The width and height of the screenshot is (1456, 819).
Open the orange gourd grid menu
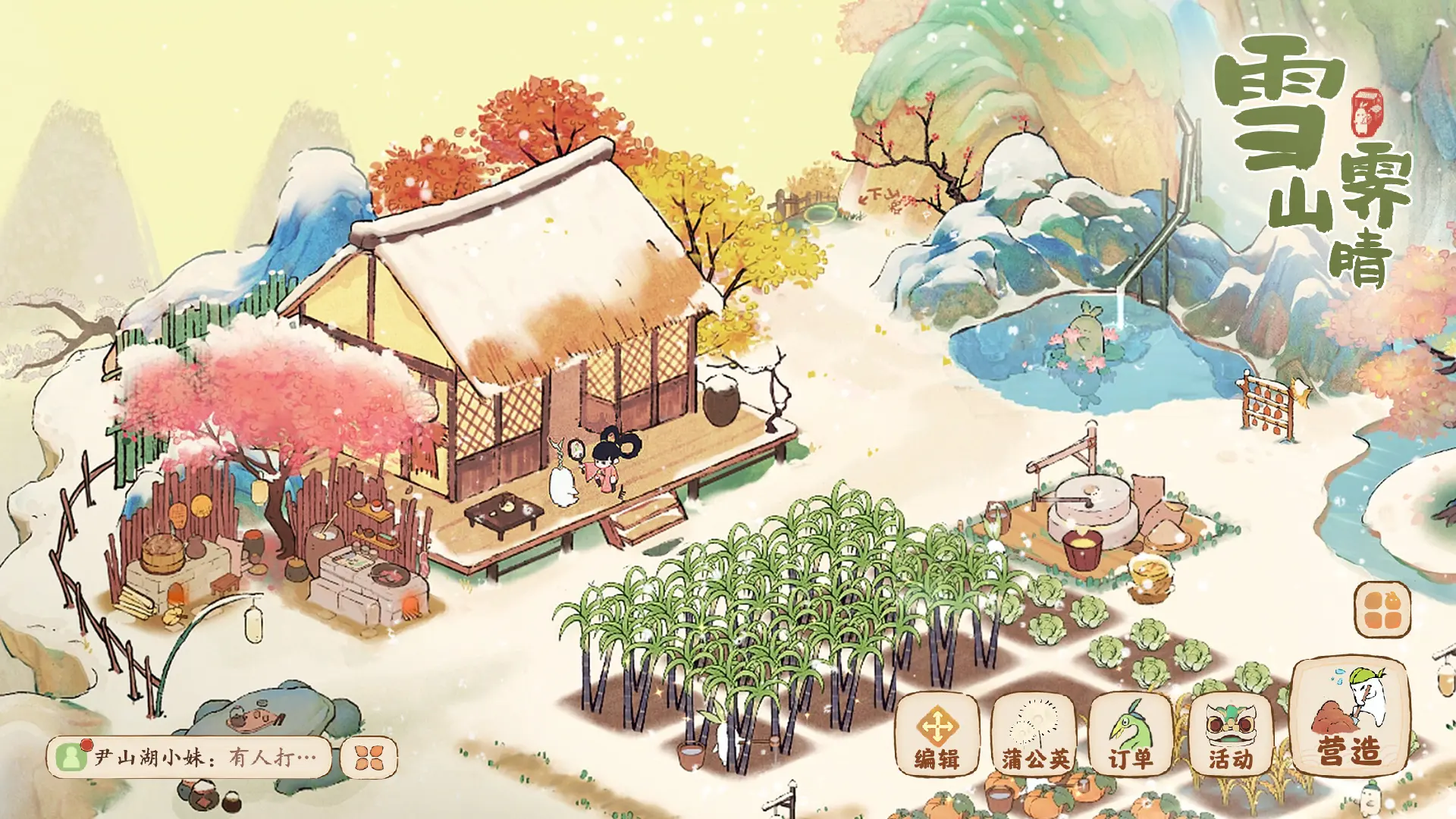click(x=1382, y=610)
